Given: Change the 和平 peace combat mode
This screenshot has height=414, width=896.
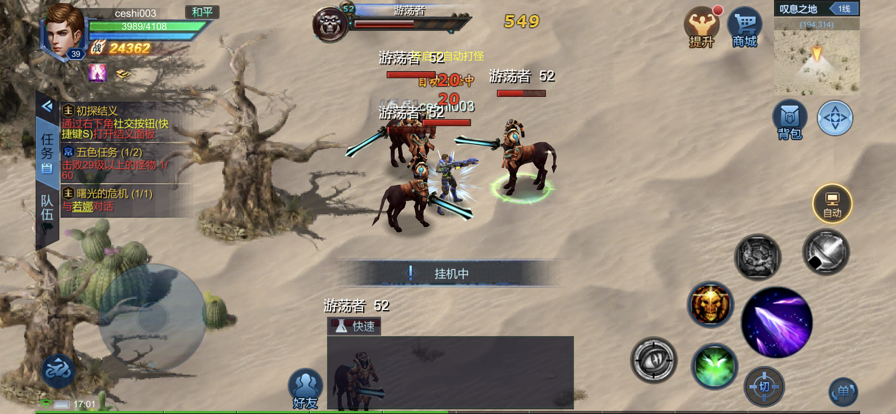Looking at the screenshot, I should tap(201, 12).
